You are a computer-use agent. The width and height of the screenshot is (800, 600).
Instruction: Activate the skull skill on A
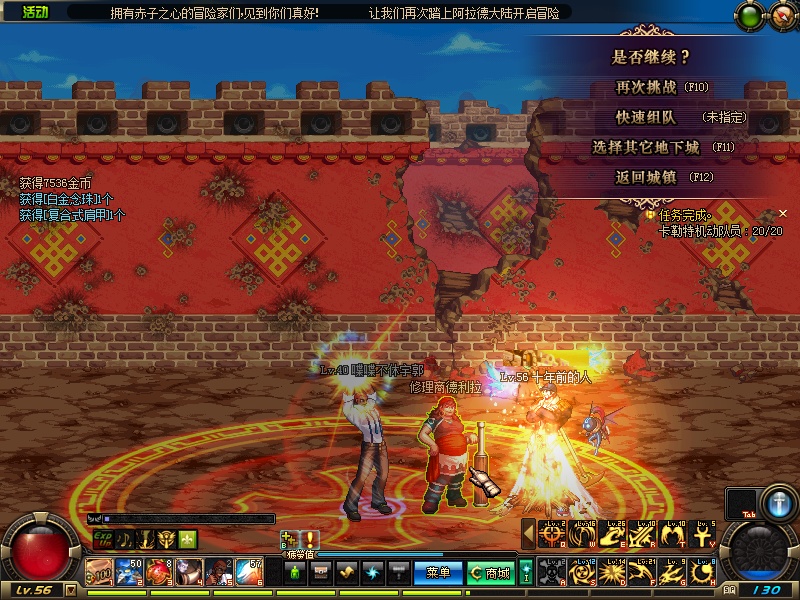click(x=552, y=572)
